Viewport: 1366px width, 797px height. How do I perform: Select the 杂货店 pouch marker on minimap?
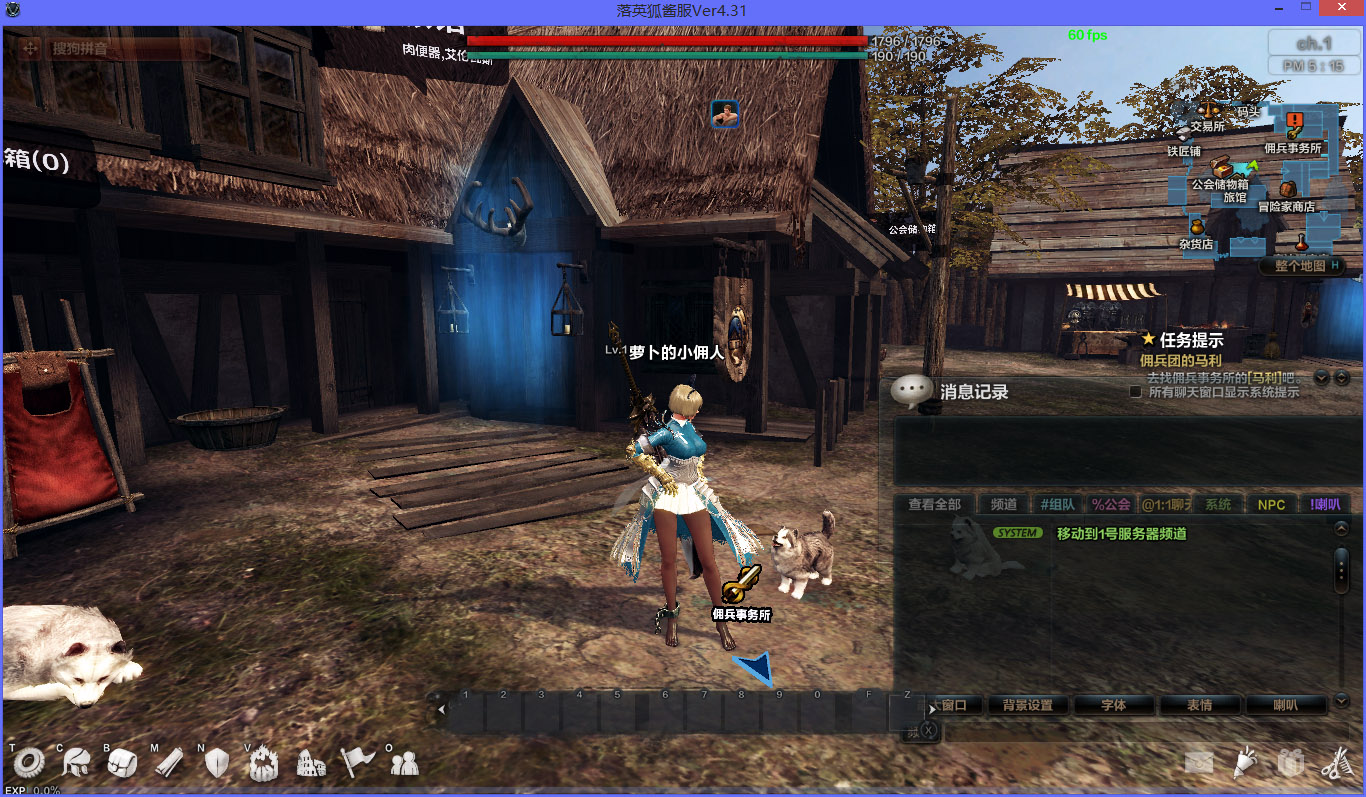tap(1196, 228)
